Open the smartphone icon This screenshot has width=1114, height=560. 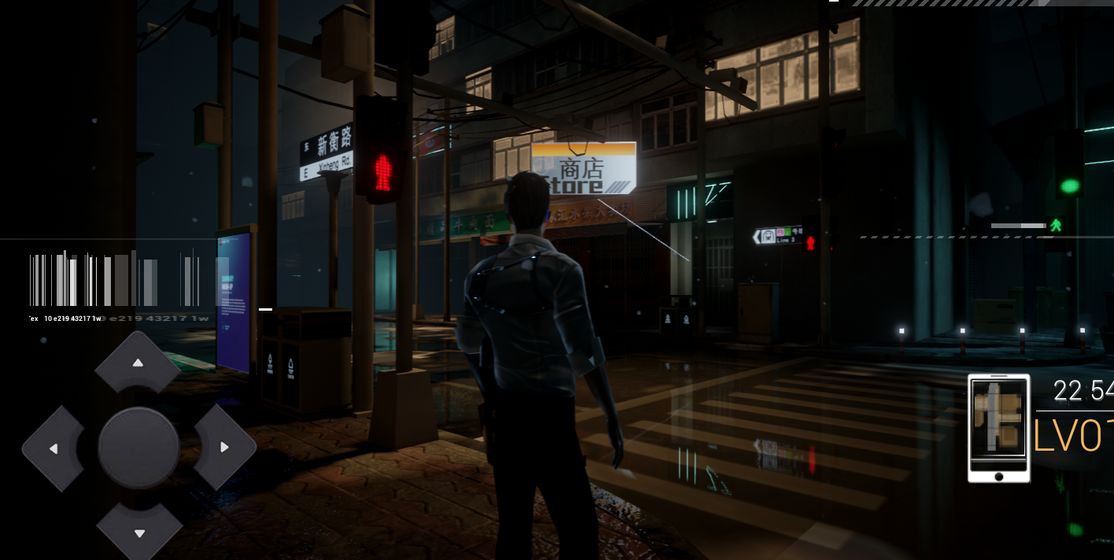(x=998, y=428)
